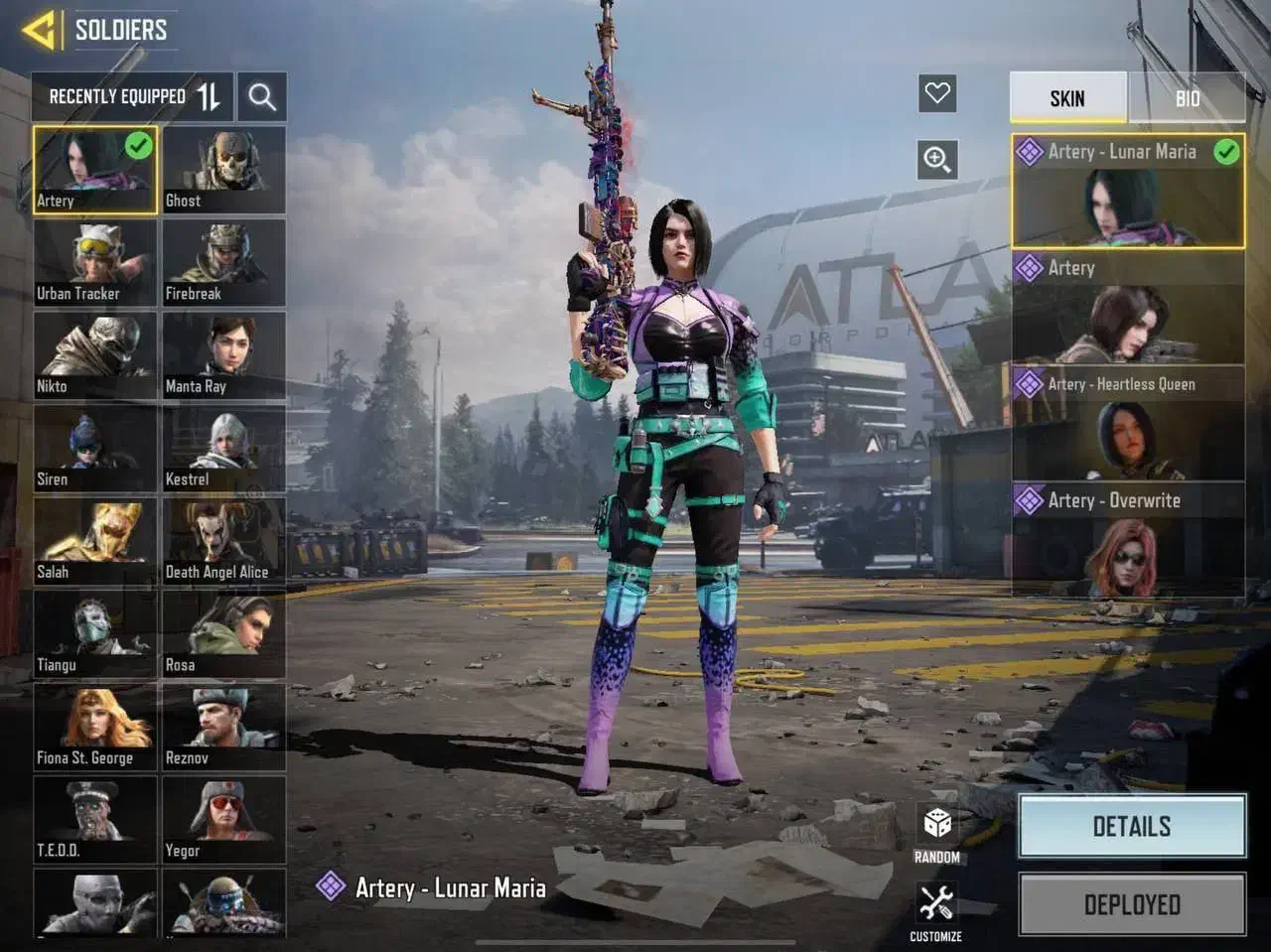The height and width of the screenshot is (952, 1271).
Task: Open the soldier search
Action: point(262,96)
